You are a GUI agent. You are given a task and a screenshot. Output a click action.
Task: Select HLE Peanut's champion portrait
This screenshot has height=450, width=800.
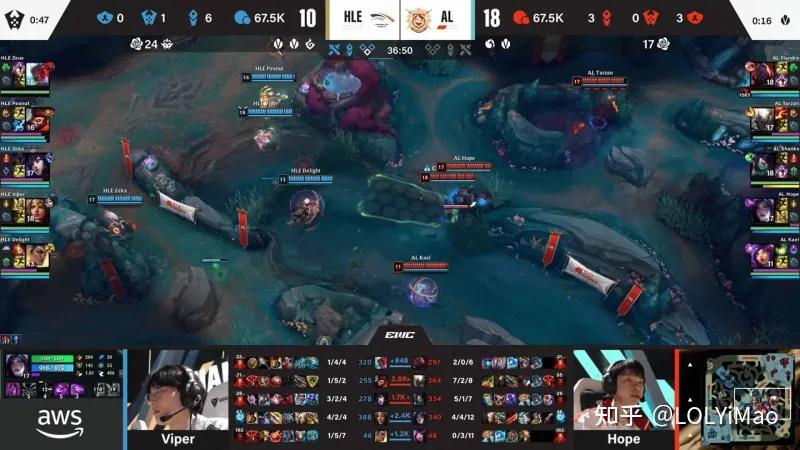point(39,121)
